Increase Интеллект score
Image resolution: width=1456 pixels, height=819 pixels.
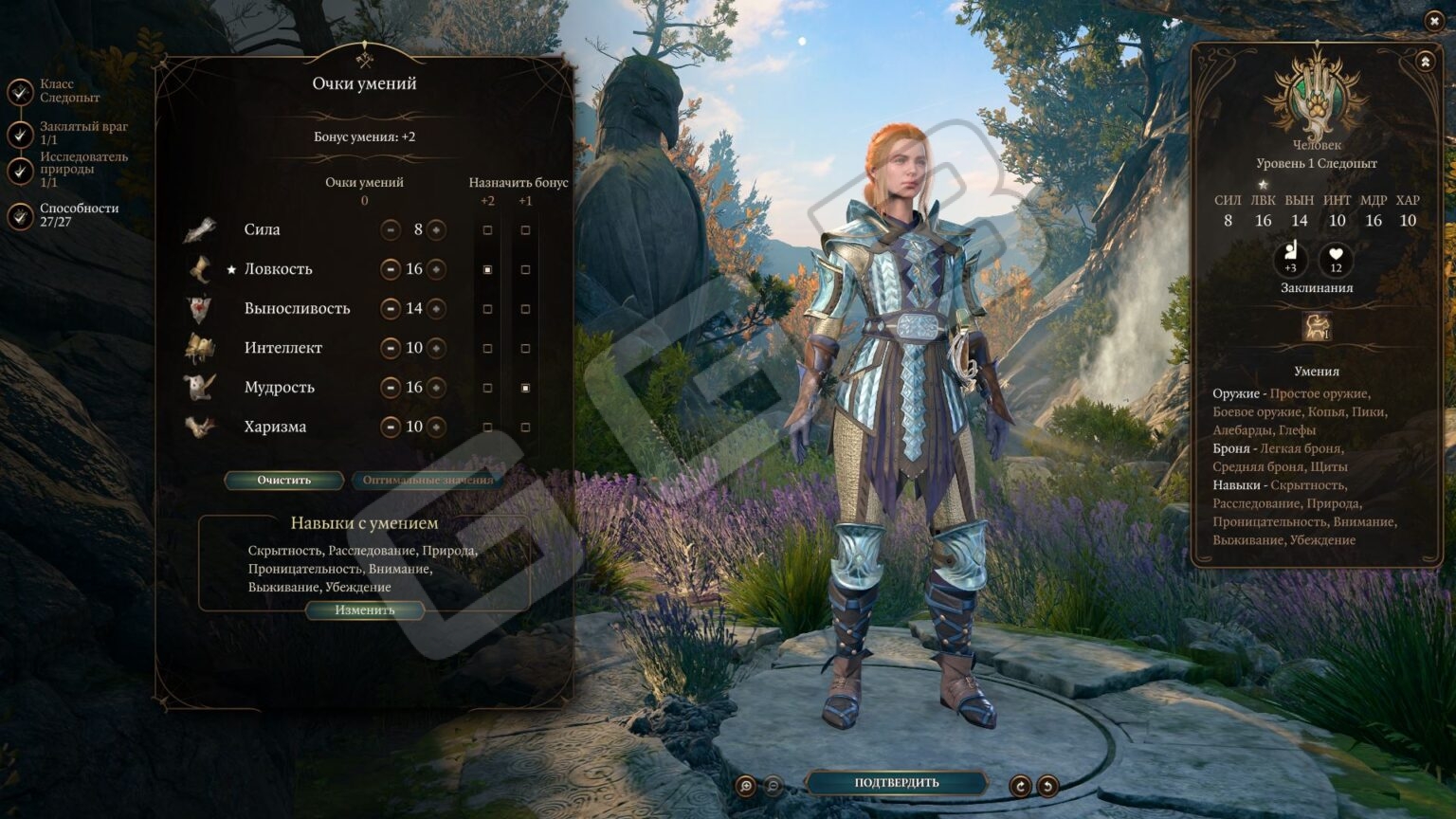[x=436, y=349]
